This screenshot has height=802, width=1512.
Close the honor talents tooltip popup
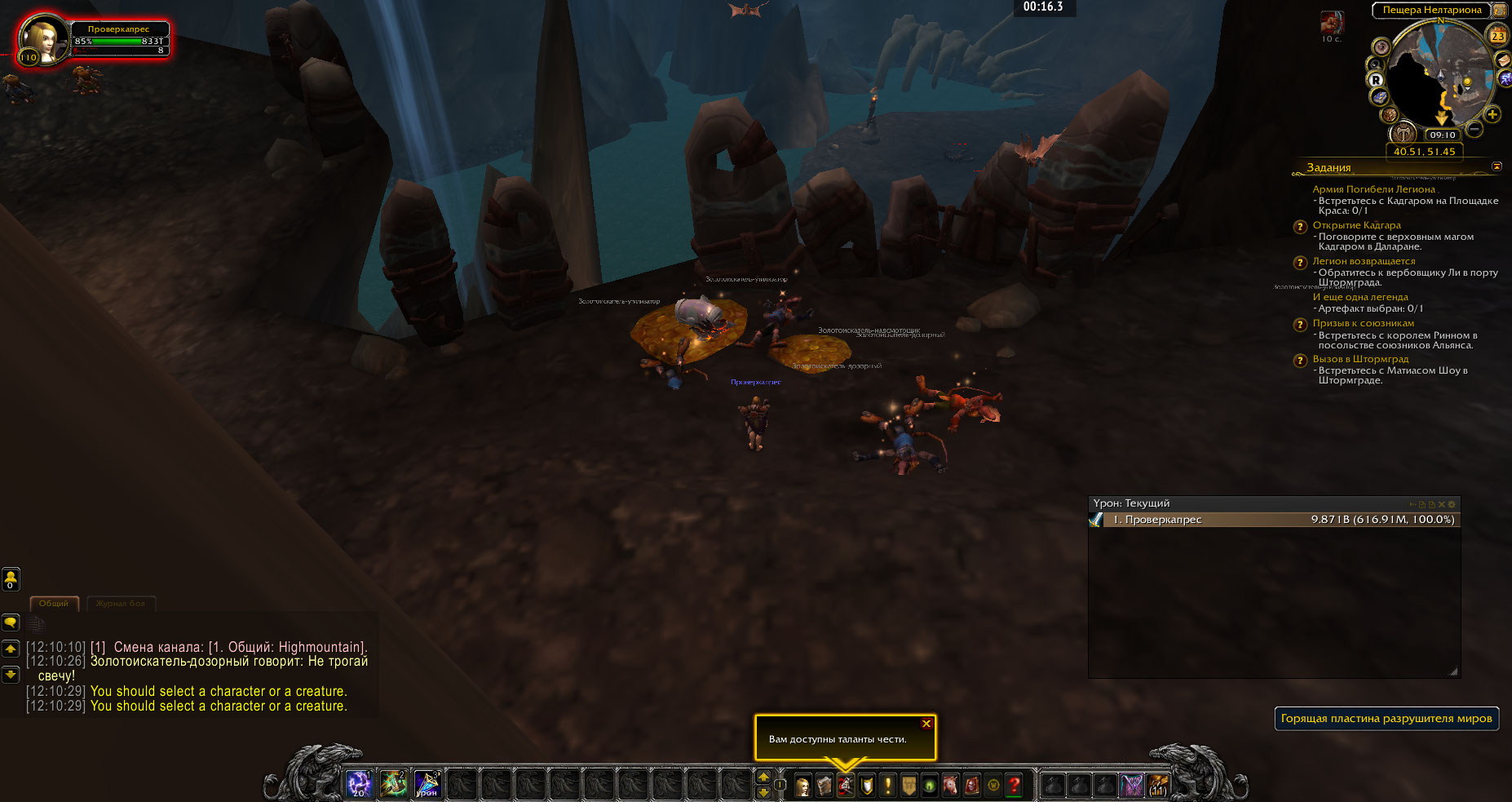926,724
